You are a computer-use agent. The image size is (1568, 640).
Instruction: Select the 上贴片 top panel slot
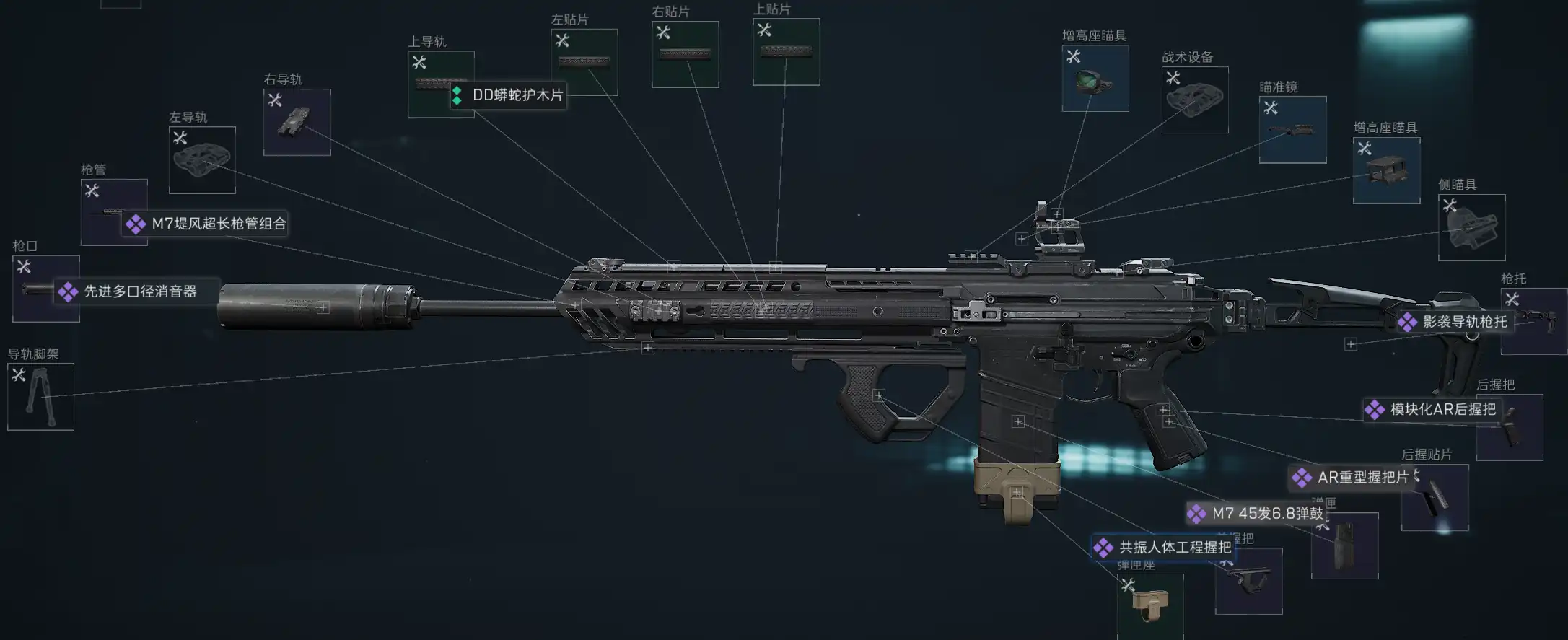point(786,52)
